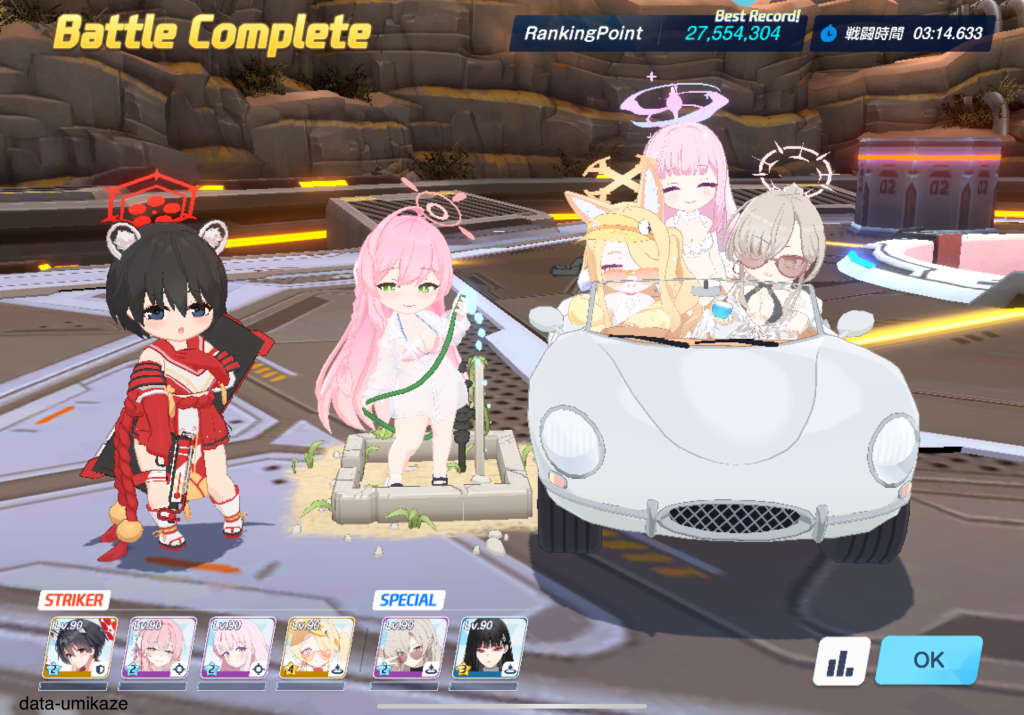Open the battle statistics bar-chart button
Screen dimensions: 1024x715
pos(840,661)
